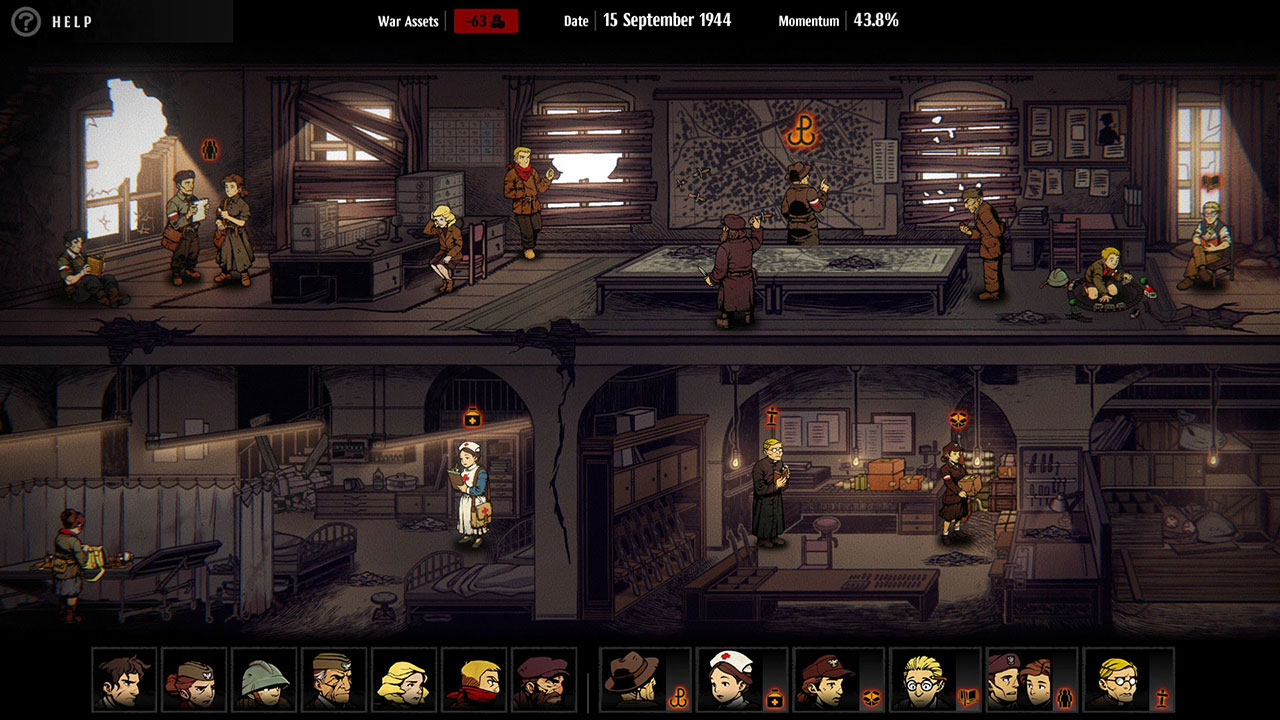
Task: Select the bearded man in the maroon cap's portrait
Action: click(x=547, y=683)
